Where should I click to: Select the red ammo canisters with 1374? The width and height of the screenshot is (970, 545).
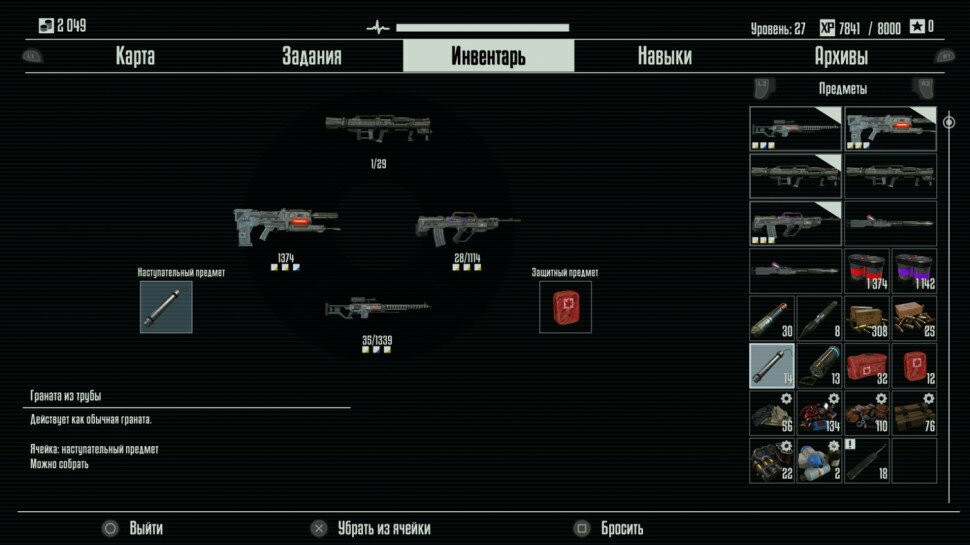[x=867, y=270]
